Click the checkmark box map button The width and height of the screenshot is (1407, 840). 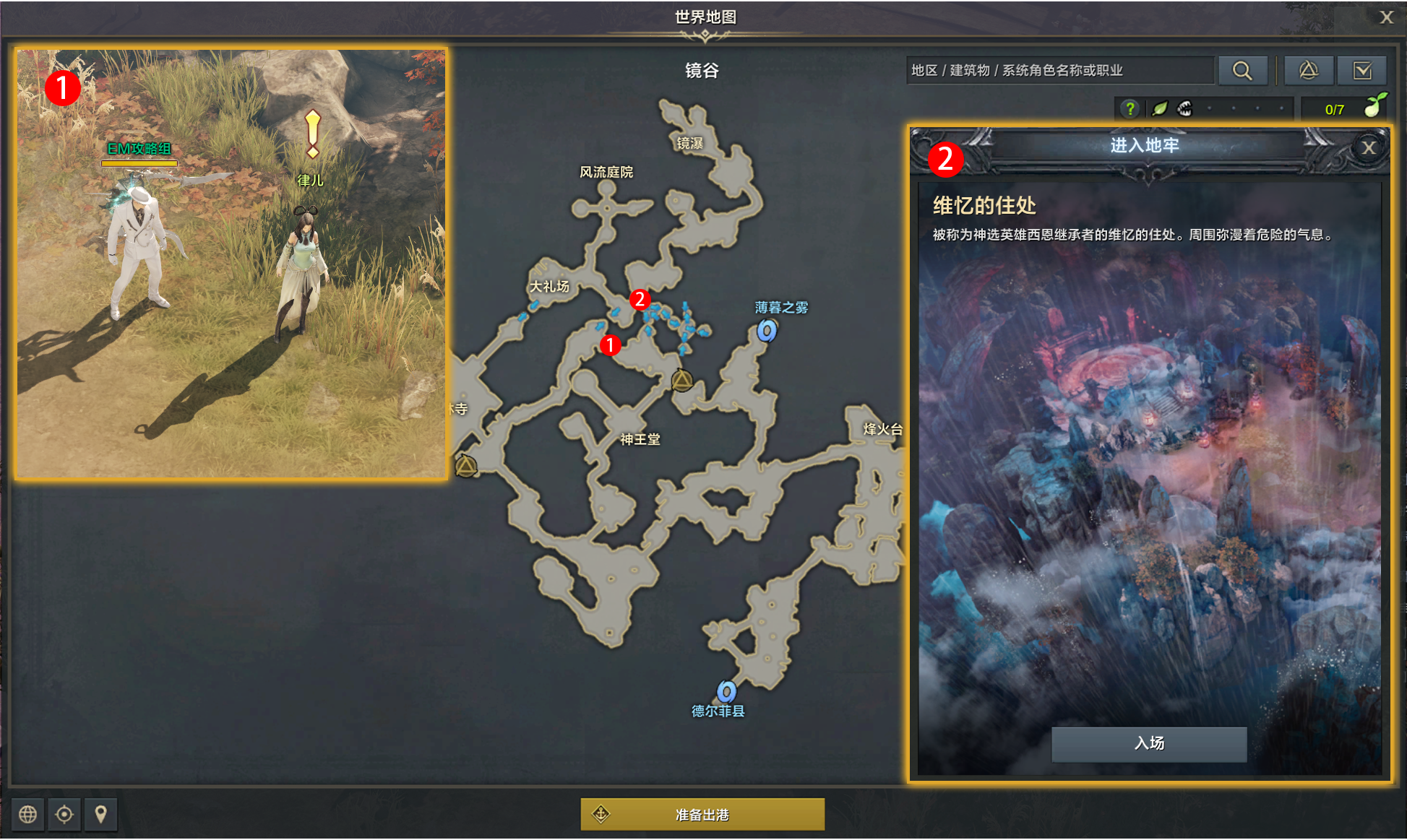[x=1362, y=70]
